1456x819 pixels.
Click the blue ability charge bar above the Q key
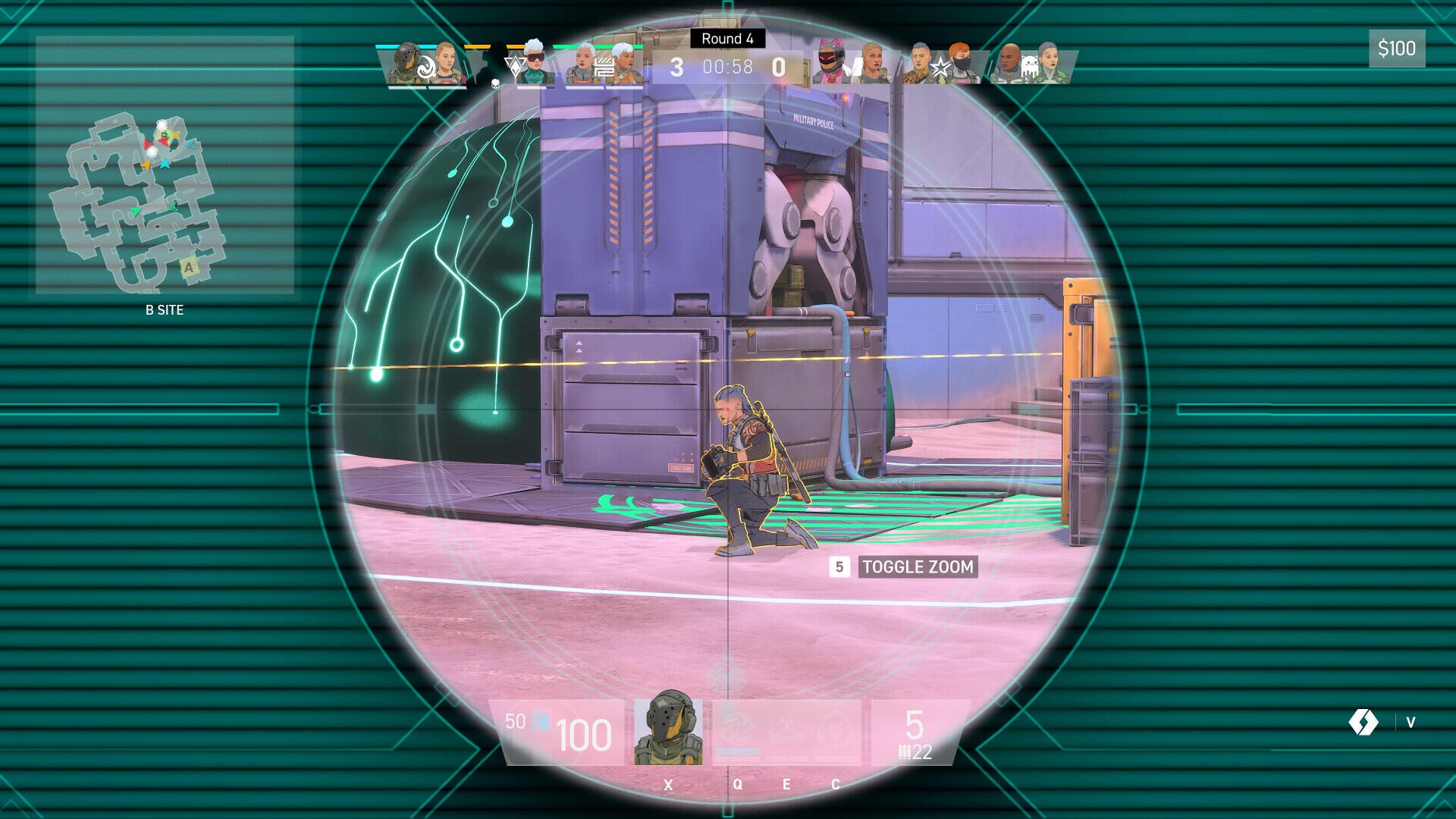[x=739, y=752]
